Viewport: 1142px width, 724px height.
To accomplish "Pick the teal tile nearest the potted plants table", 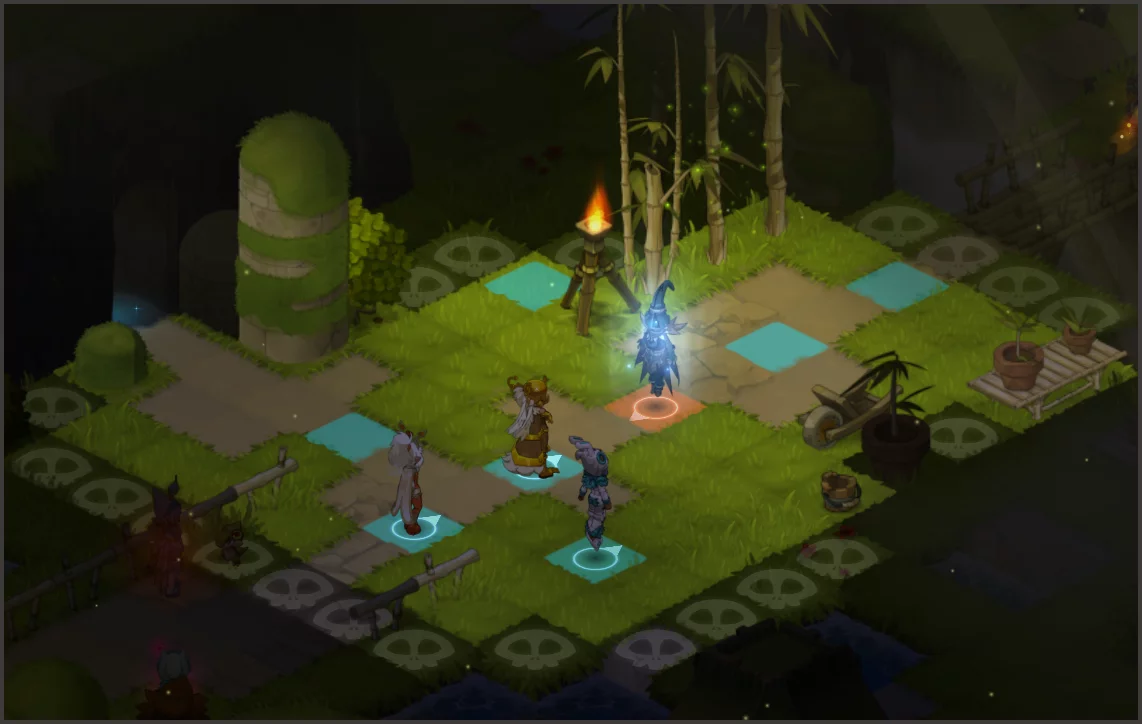I will pos(897,286).
